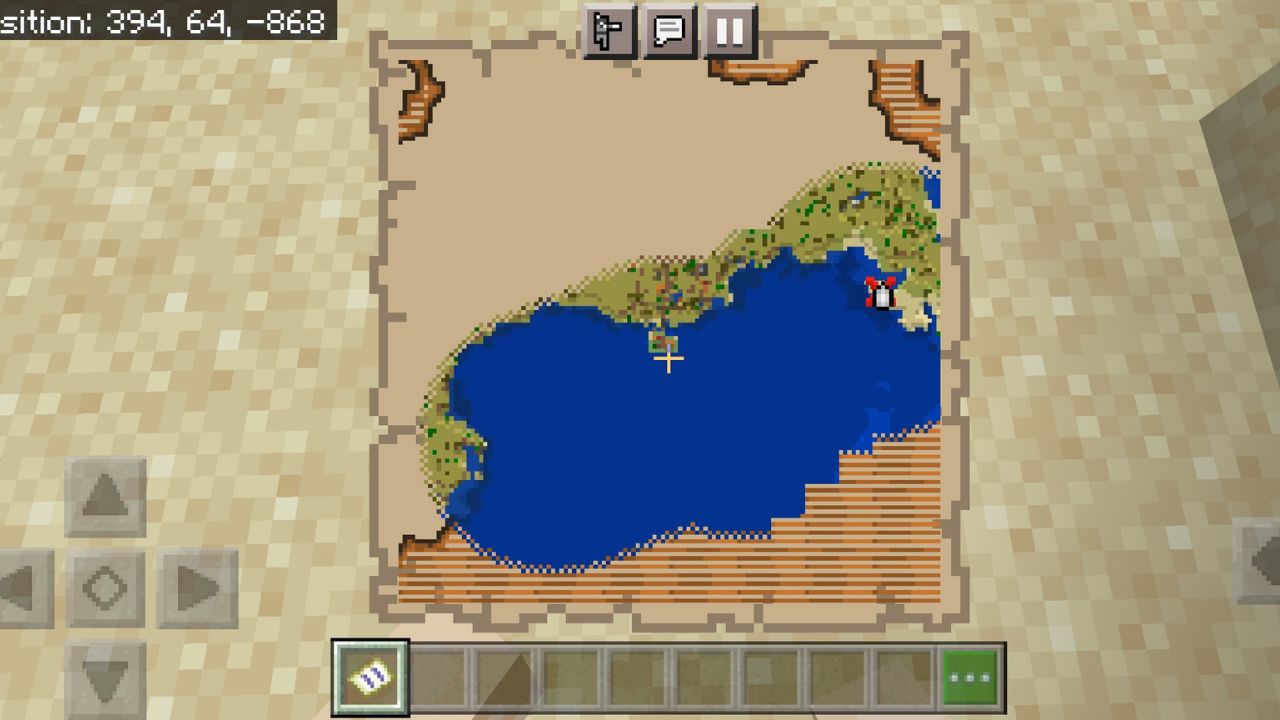Open the emote wheel

(x=611, y=31)
